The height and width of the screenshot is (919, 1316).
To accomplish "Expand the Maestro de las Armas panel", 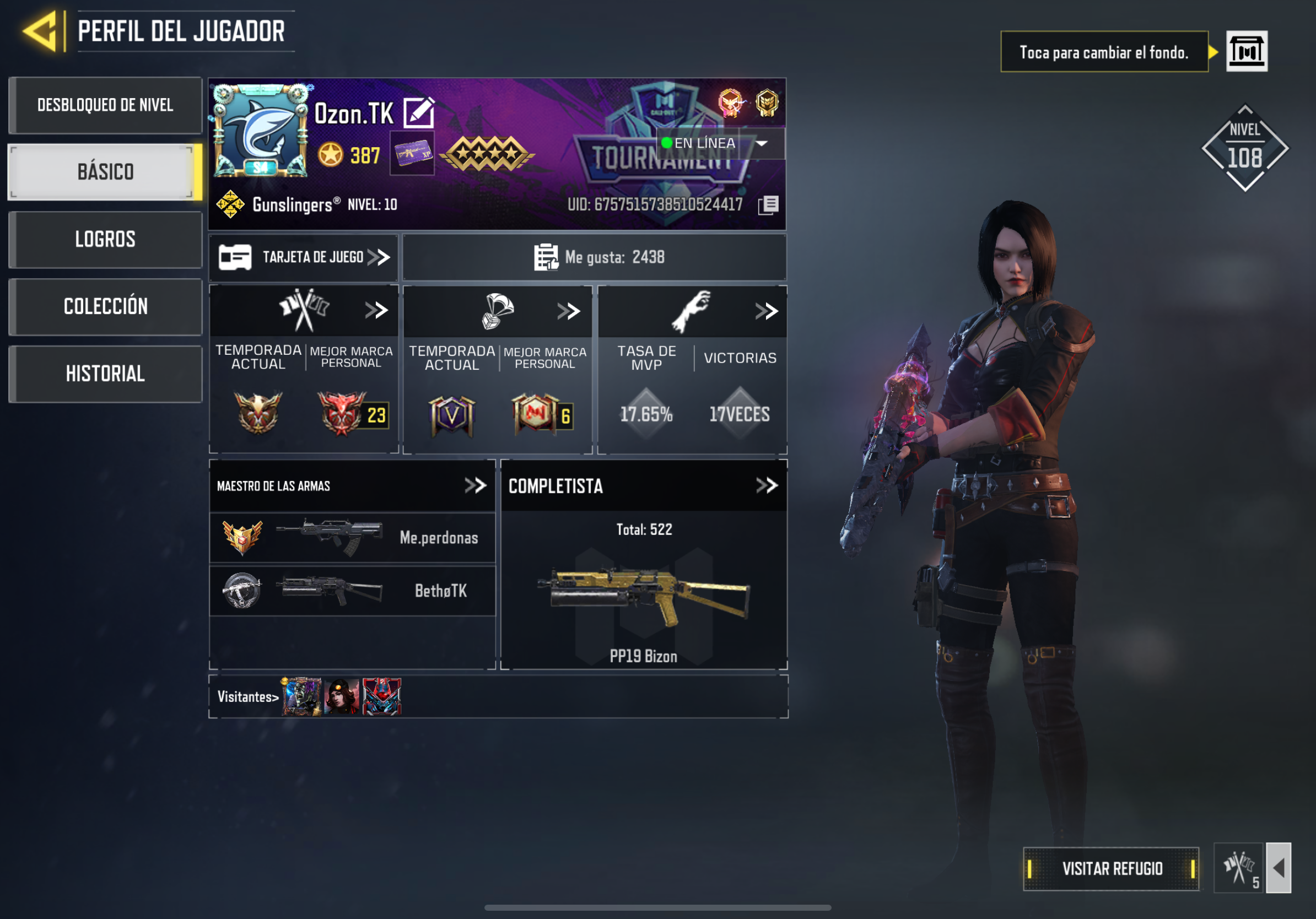I will 475,486.
